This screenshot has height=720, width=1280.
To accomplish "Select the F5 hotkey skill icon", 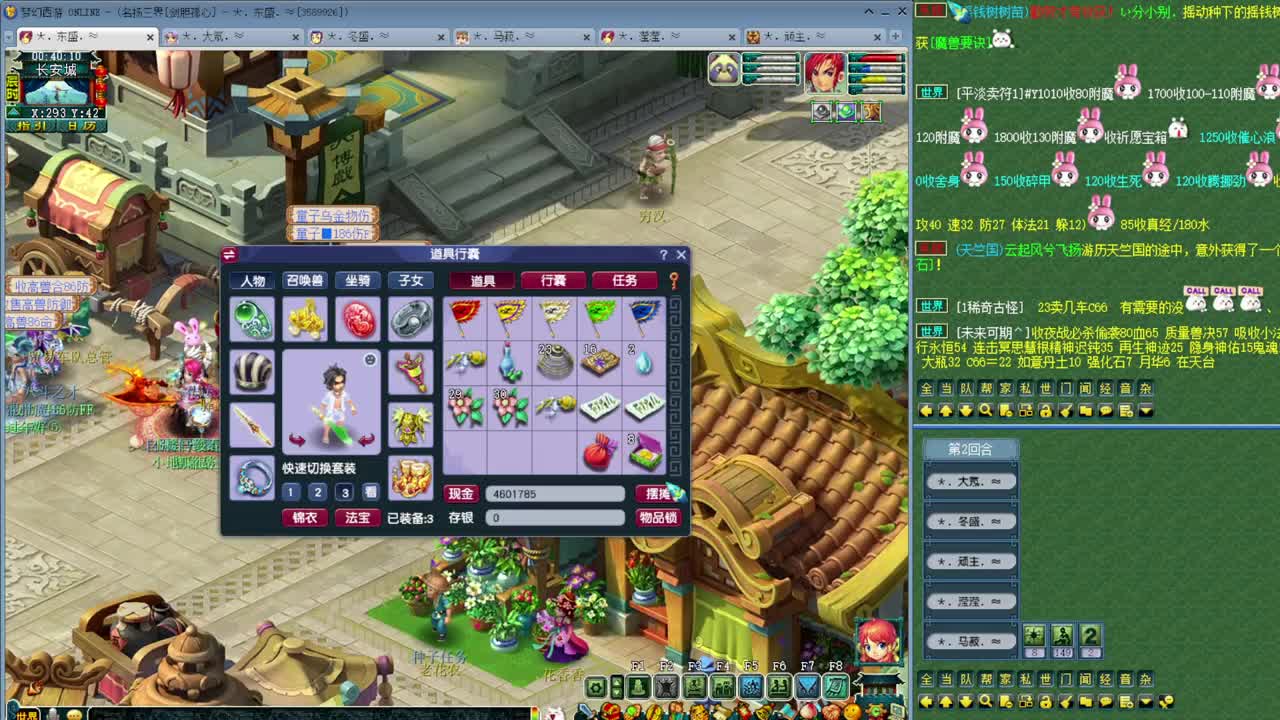I will point(752,685).
